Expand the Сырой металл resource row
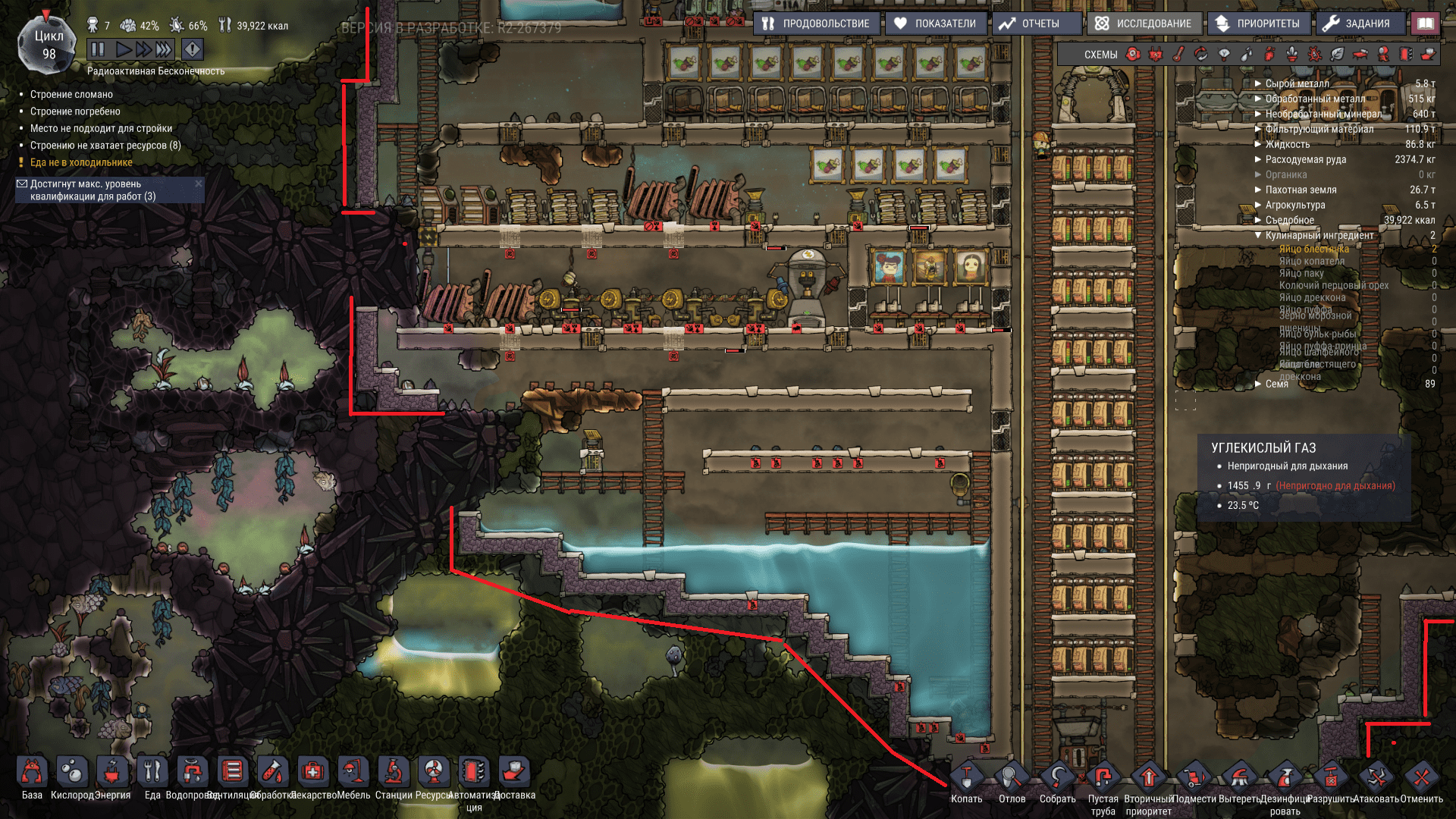This screenshot has width=1456, height=819. [1258, 84]
